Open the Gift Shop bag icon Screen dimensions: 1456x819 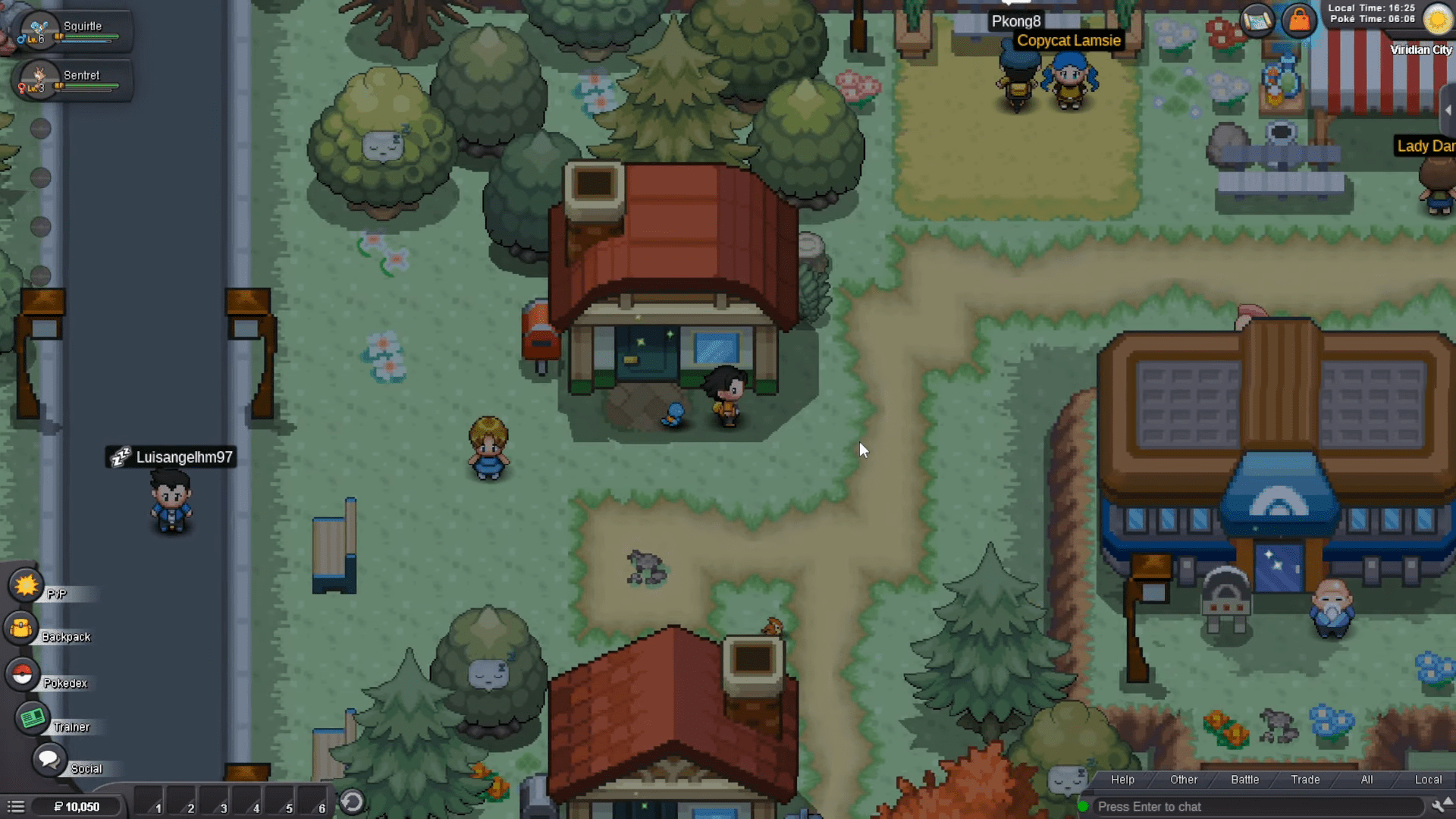[1298, 20]
